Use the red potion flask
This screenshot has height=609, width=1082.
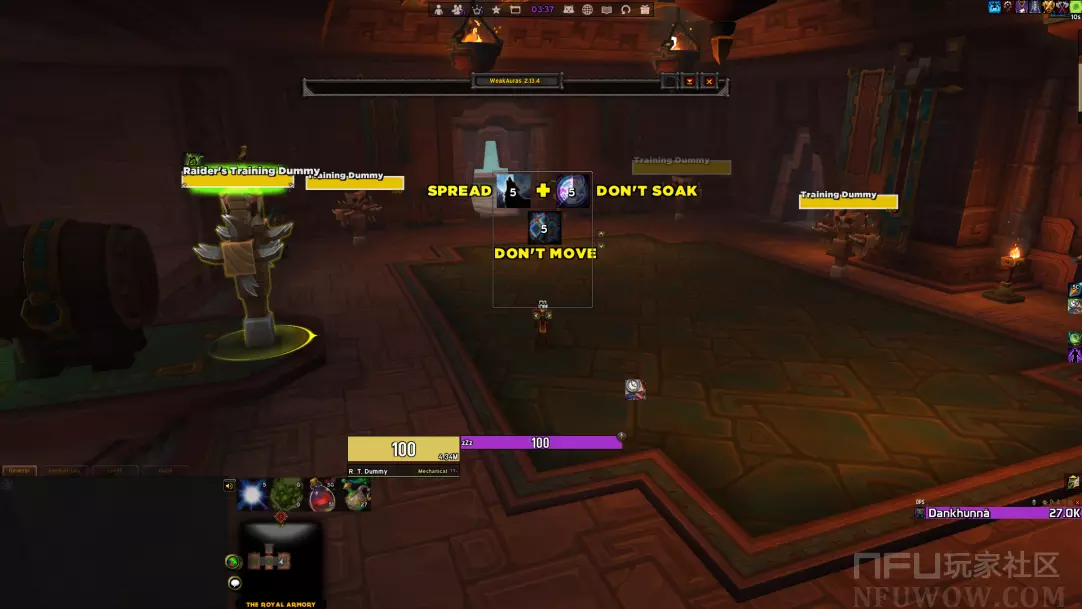[x=322, y=494]
